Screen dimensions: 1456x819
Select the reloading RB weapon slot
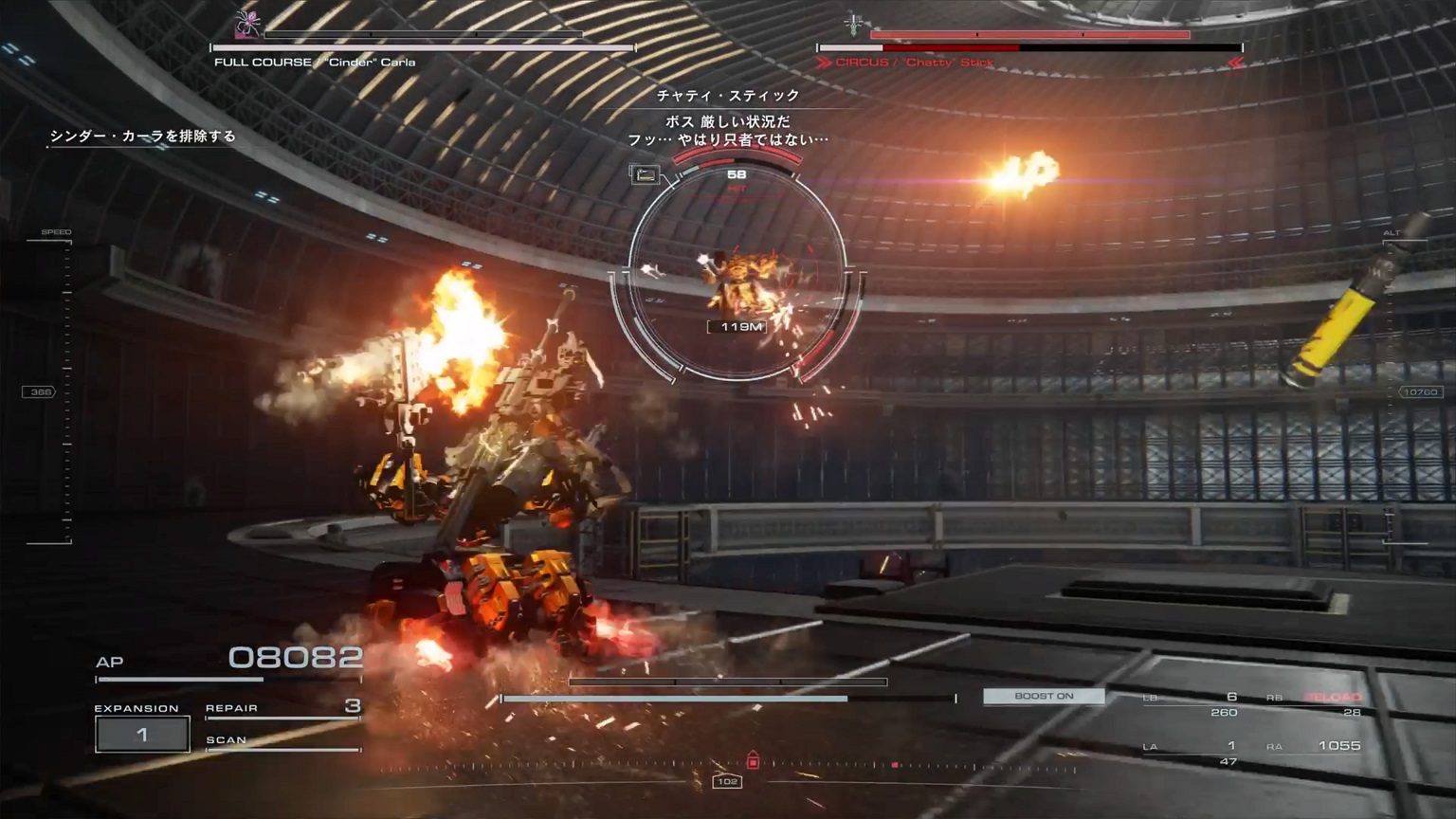[1318, 703]
